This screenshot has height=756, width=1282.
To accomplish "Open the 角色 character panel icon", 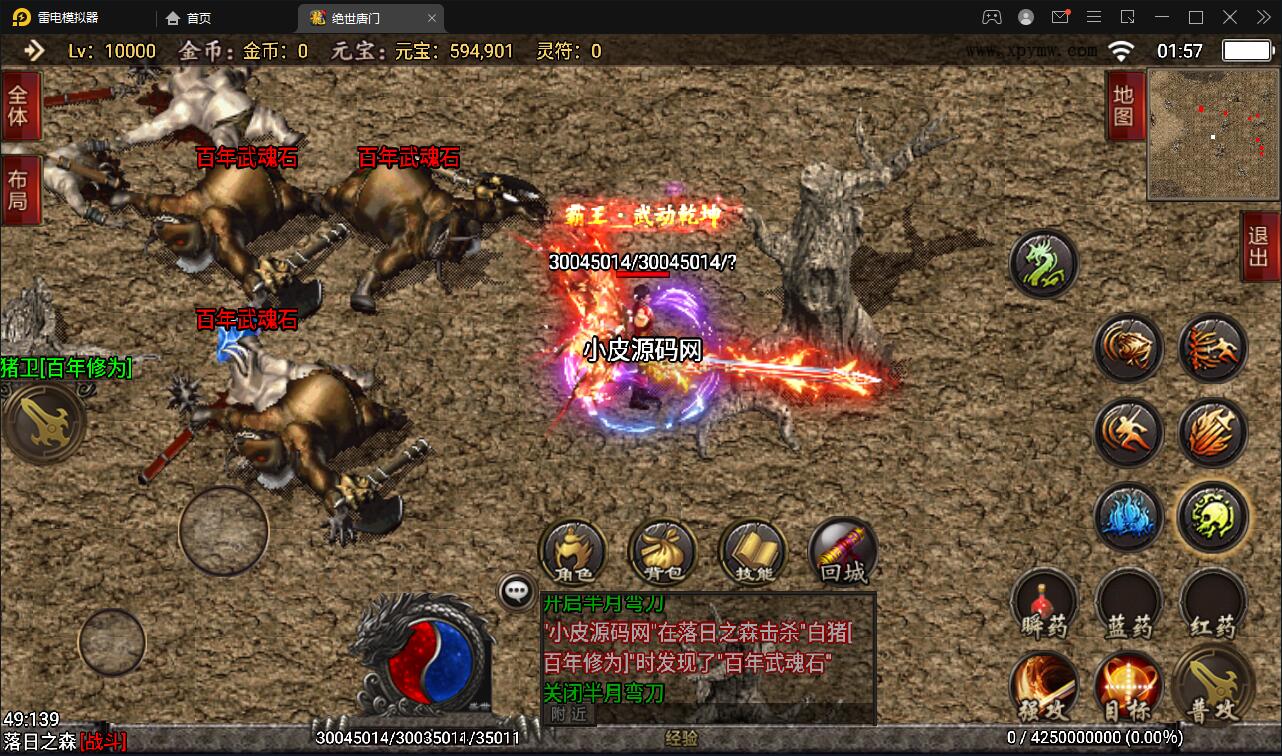I will [x=572, y=552].
